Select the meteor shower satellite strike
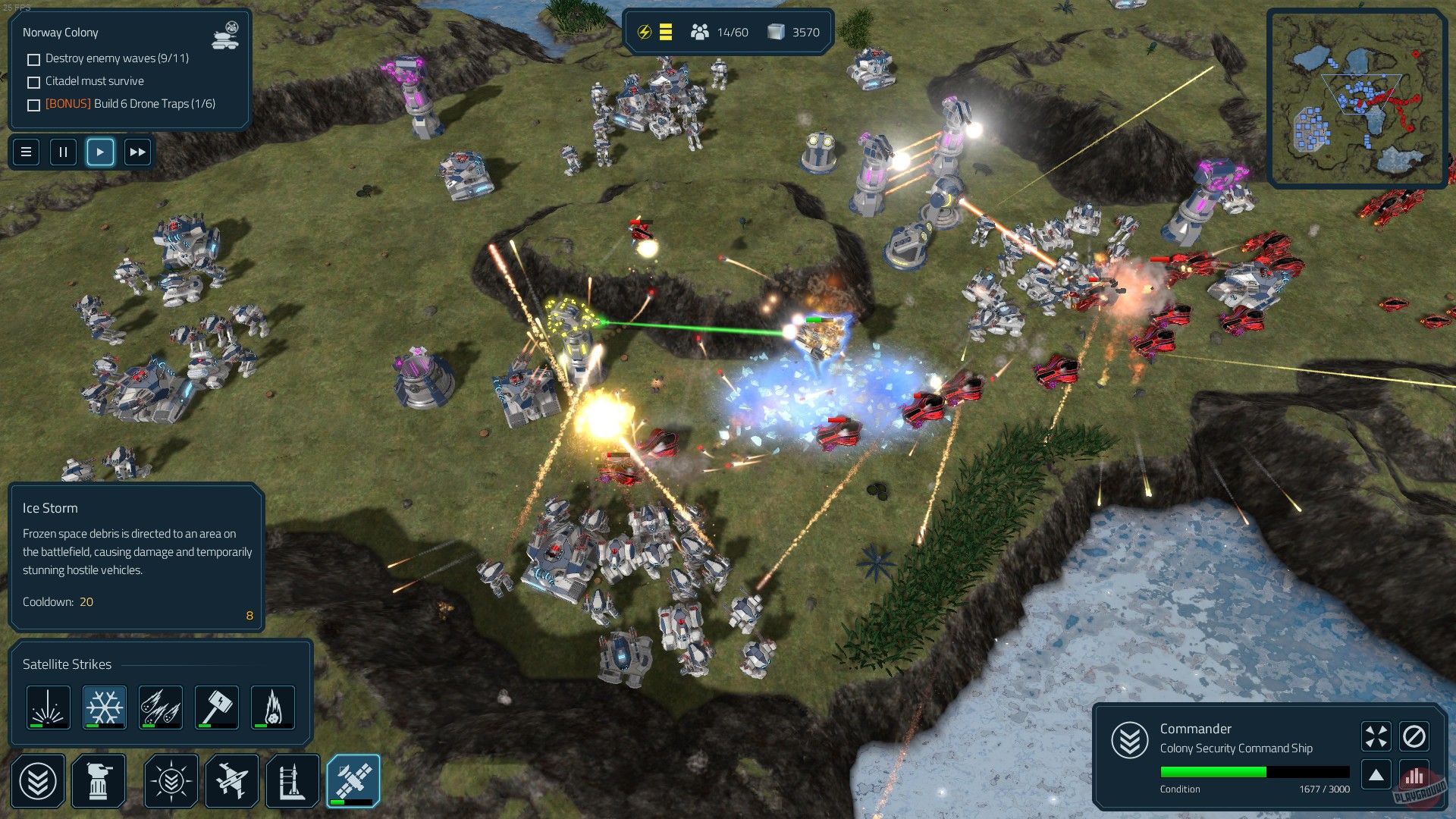Screen dimensions: 1456x819 click(159, 707)
